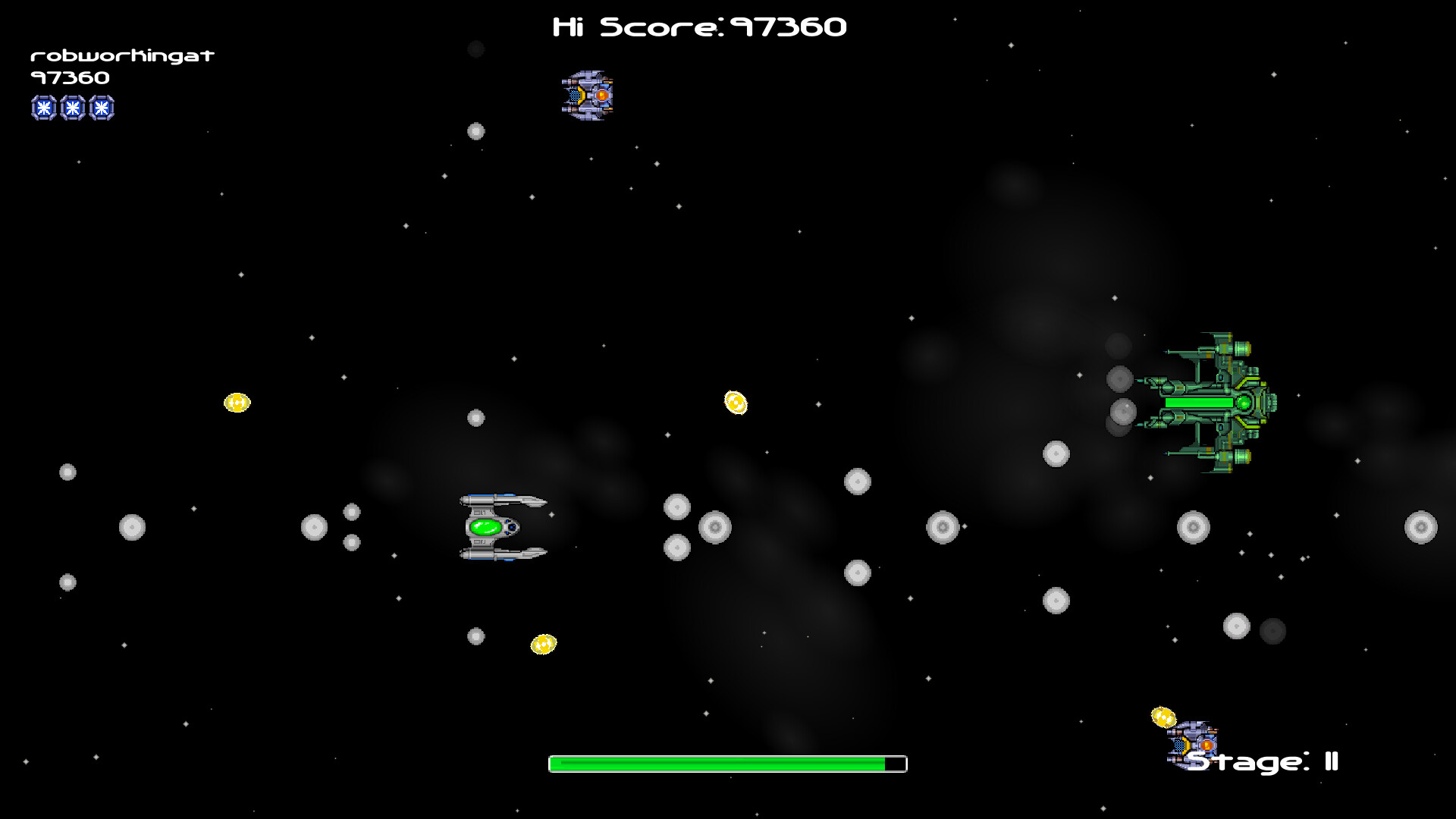Click the damaged enemy ship near Stage II
Image resolution: width=1456 pixels, height=819 pixels.
tap(1194, 747)
